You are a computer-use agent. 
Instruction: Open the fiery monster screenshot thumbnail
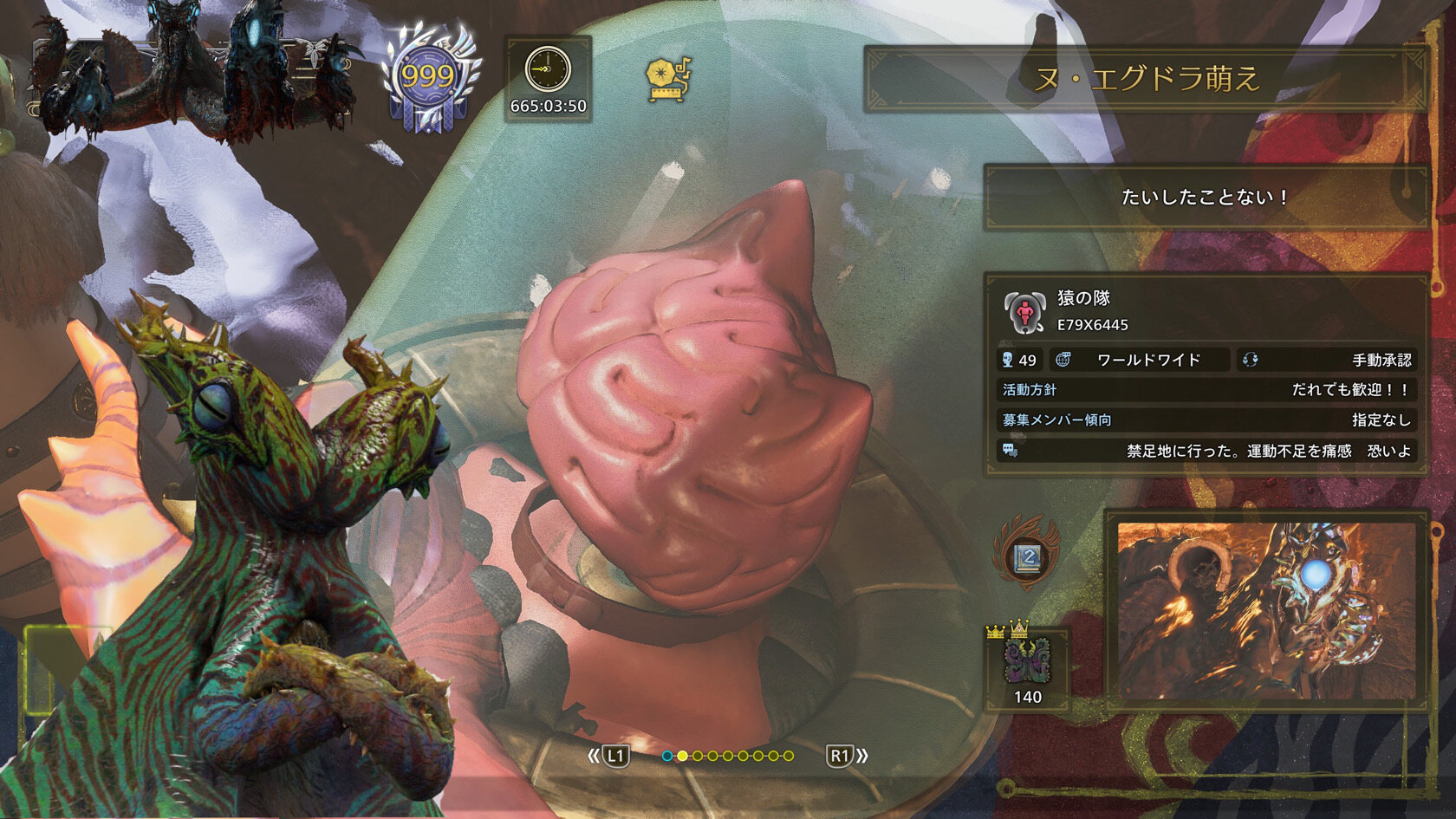[x=1266, y=609]
